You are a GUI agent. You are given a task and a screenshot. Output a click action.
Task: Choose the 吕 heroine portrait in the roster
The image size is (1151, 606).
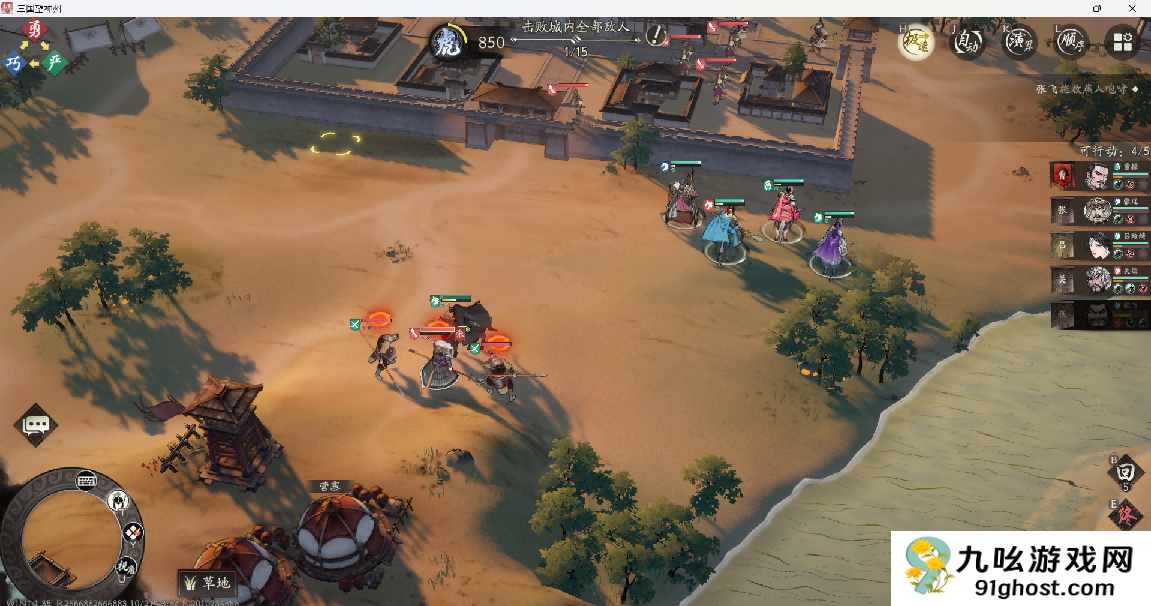coord(1097,245)
